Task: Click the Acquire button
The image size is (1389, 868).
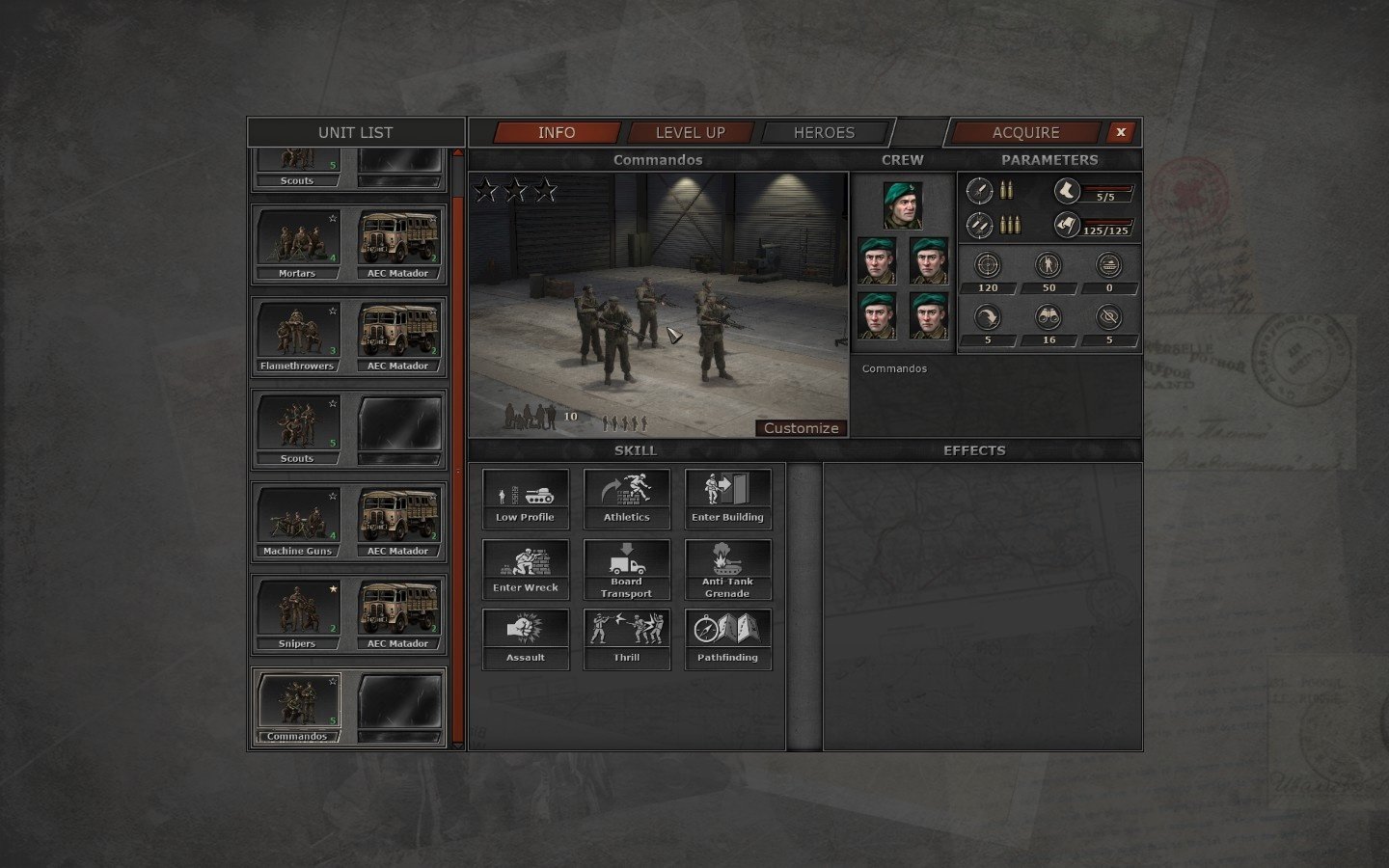Action: pos(1025,133)
